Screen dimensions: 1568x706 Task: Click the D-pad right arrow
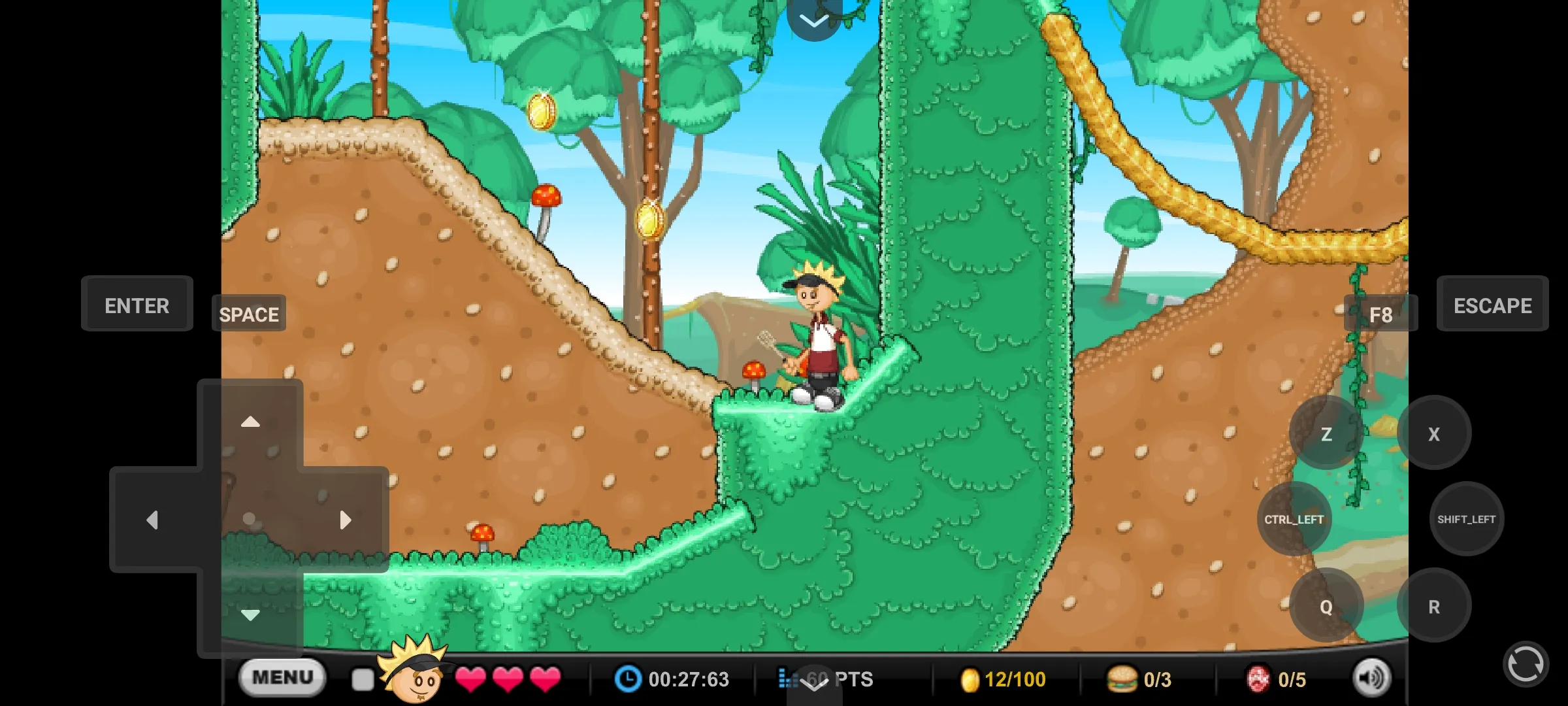pos(346,520)
